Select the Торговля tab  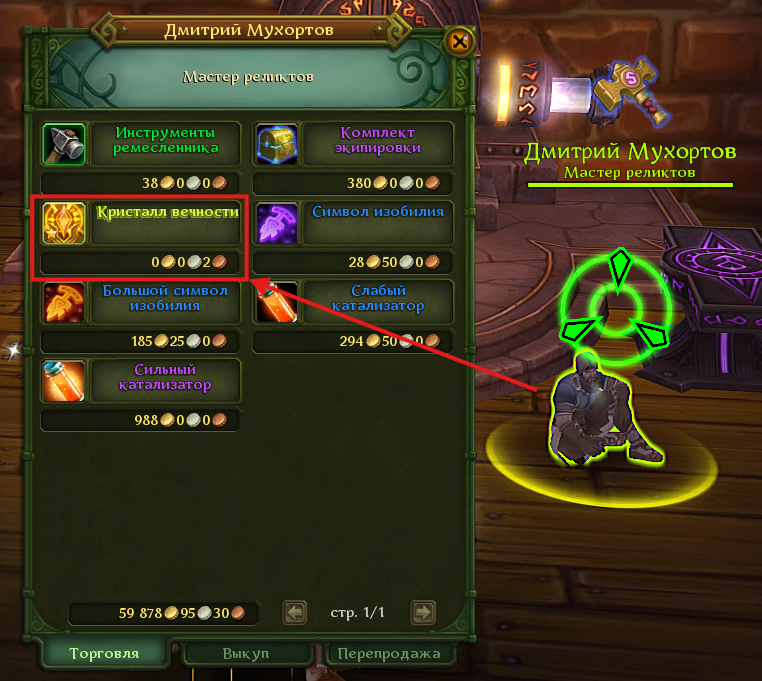click(103, 654)
